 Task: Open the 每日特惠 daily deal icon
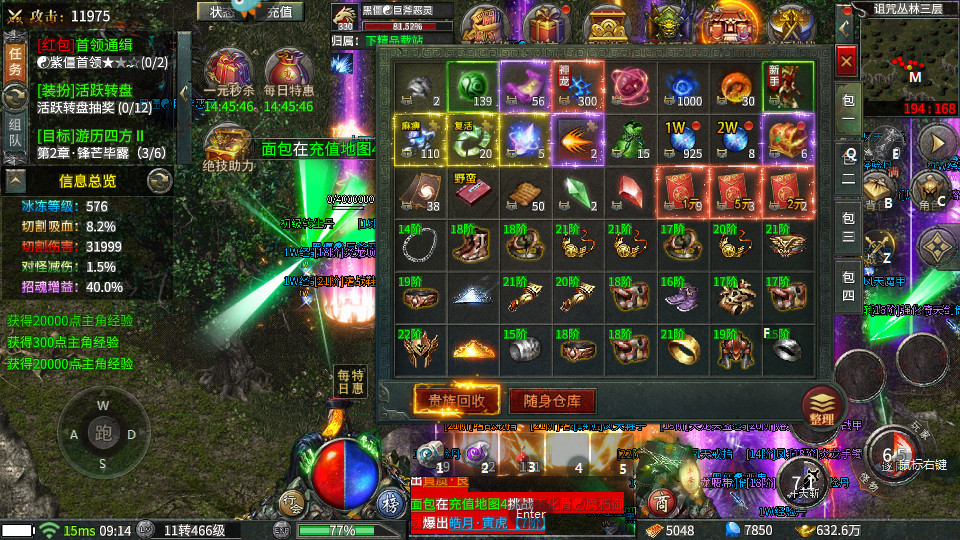point(289,76)
